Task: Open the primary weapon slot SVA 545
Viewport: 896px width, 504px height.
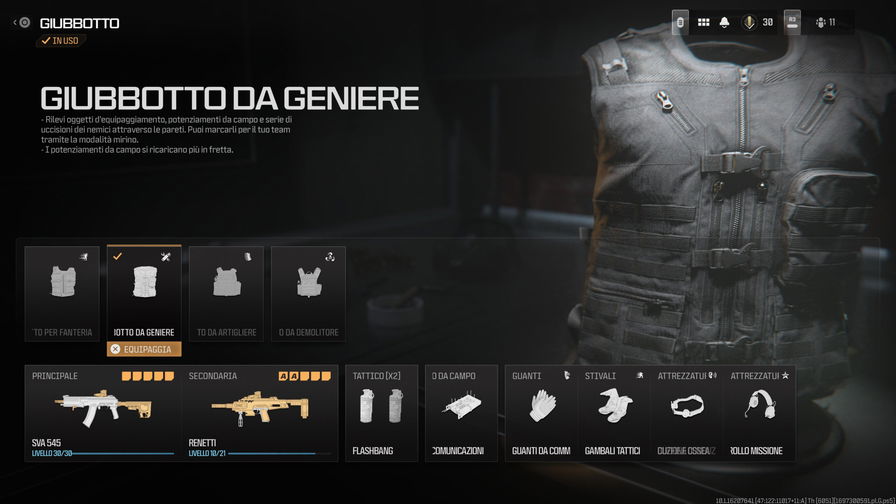Action: pyautogui.click(x=103, y=413)
